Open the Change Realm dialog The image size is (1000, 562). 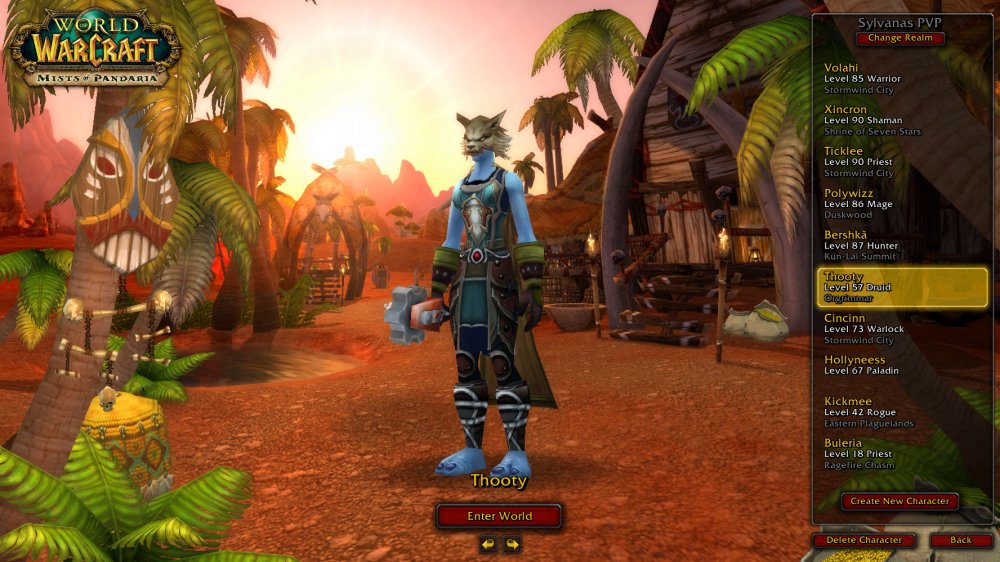point(899,38)
